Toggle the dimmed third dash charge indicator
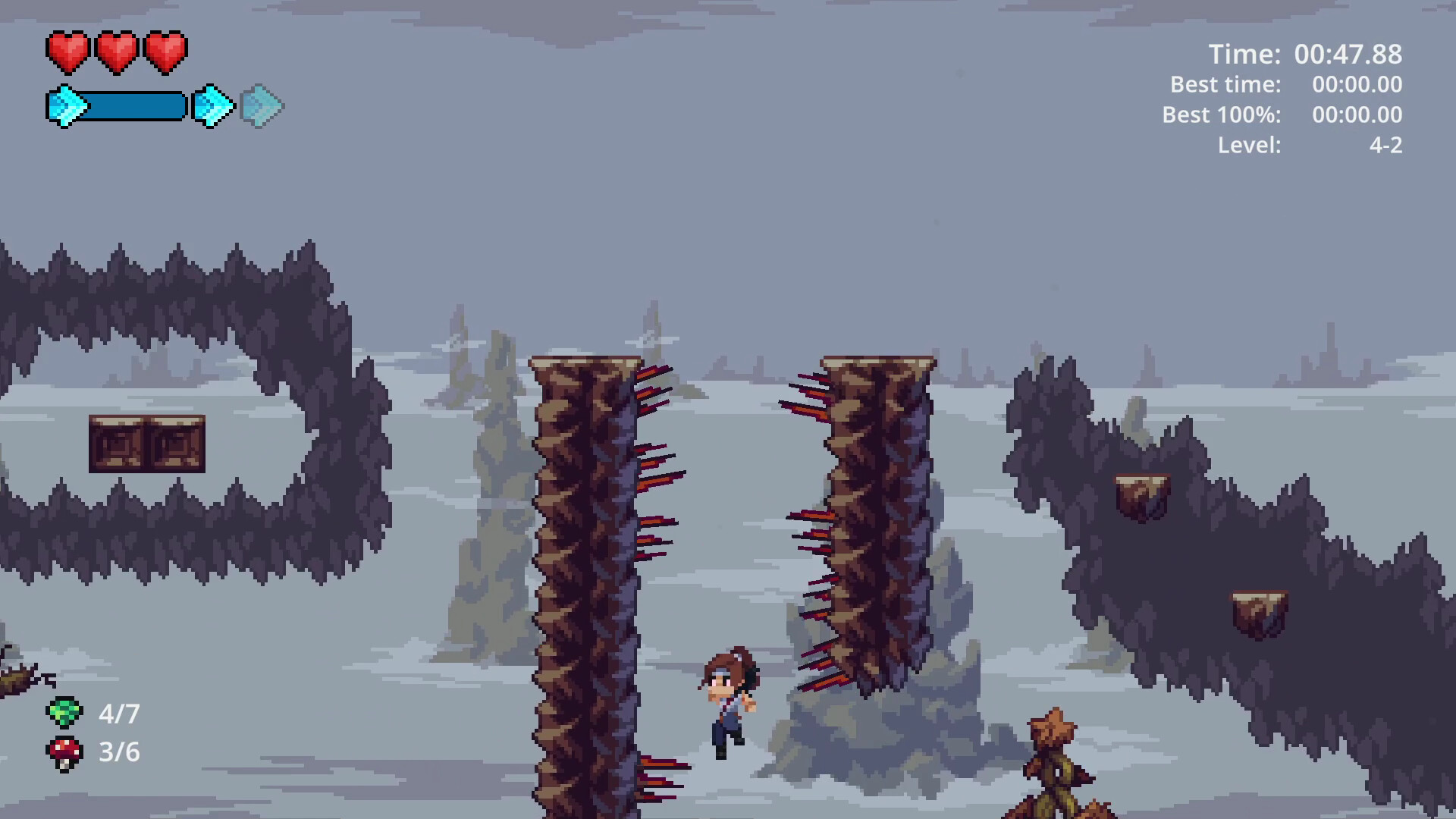The image size is (1456, 819). 261,106
